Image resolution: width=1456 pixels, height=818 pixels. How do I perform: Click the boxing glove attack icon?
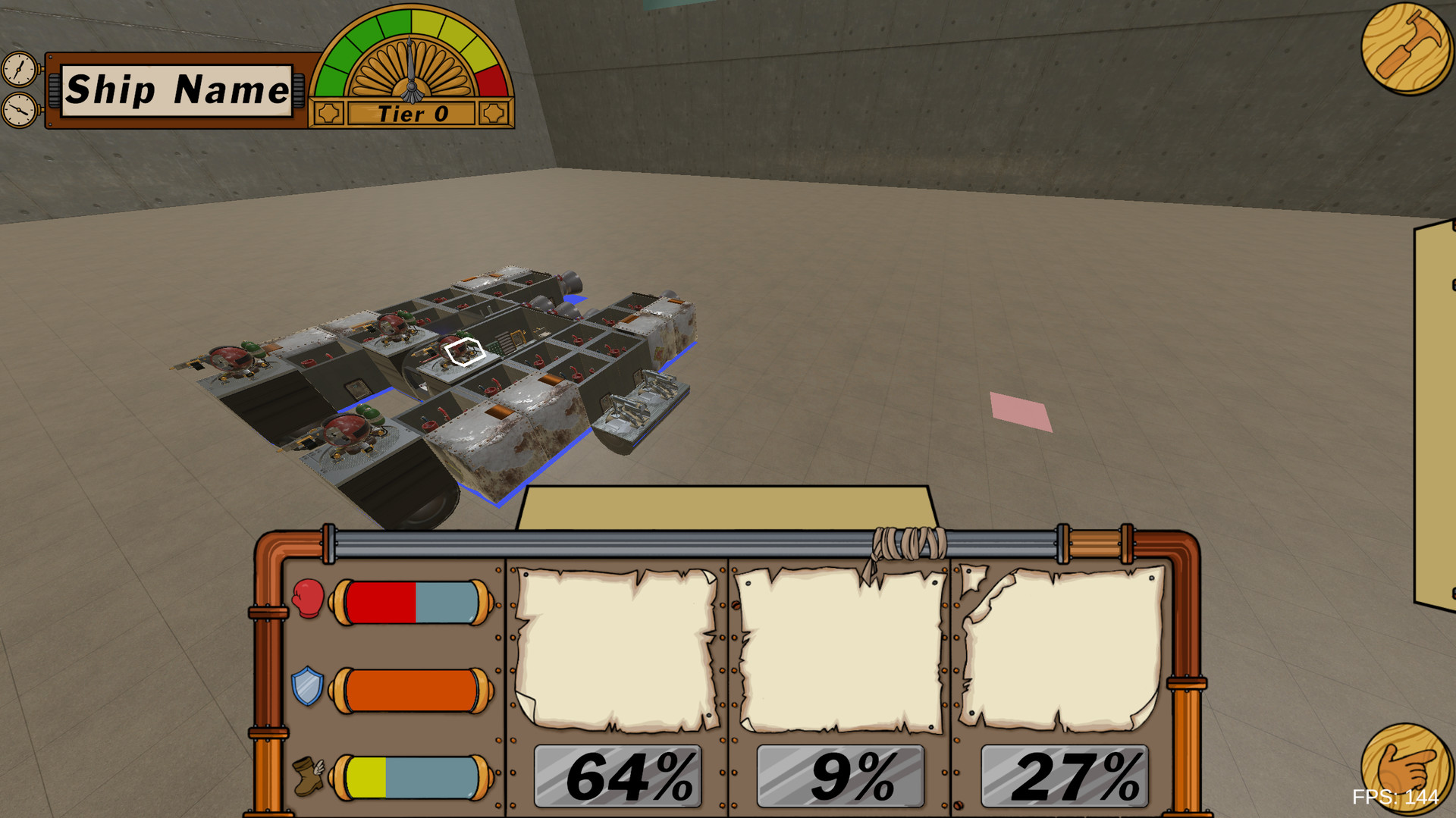coord(308,599)
